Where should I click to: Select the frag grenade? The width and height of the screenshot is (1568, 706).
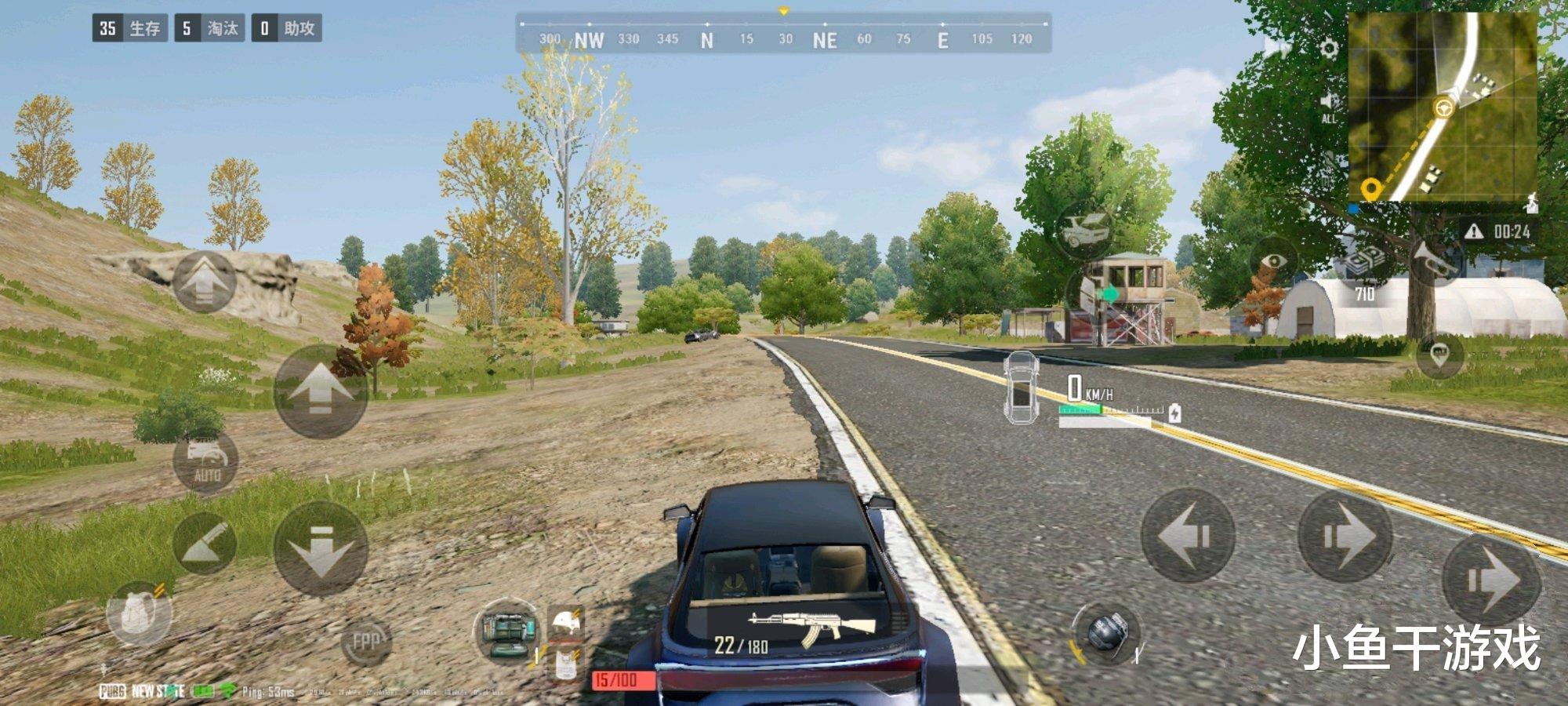tap(1105, 632)
